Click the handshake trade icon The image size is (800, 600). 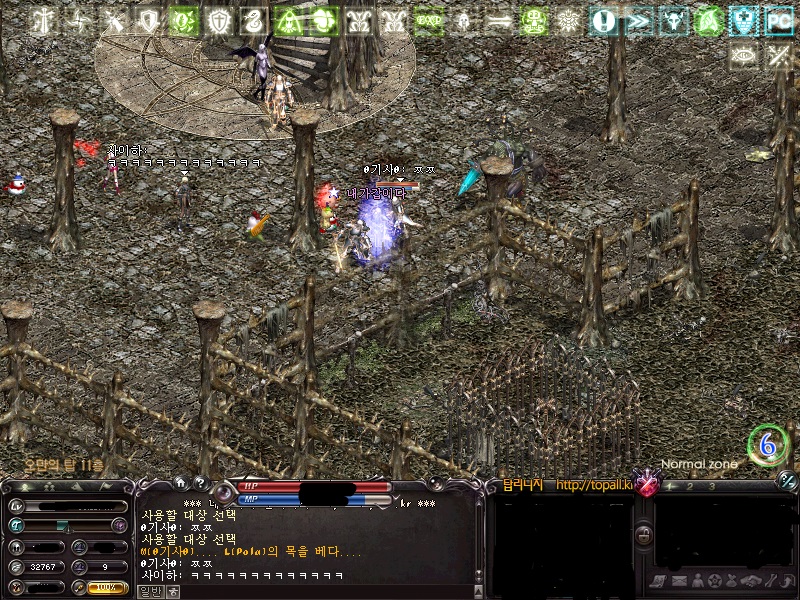[x=752, y=580]
